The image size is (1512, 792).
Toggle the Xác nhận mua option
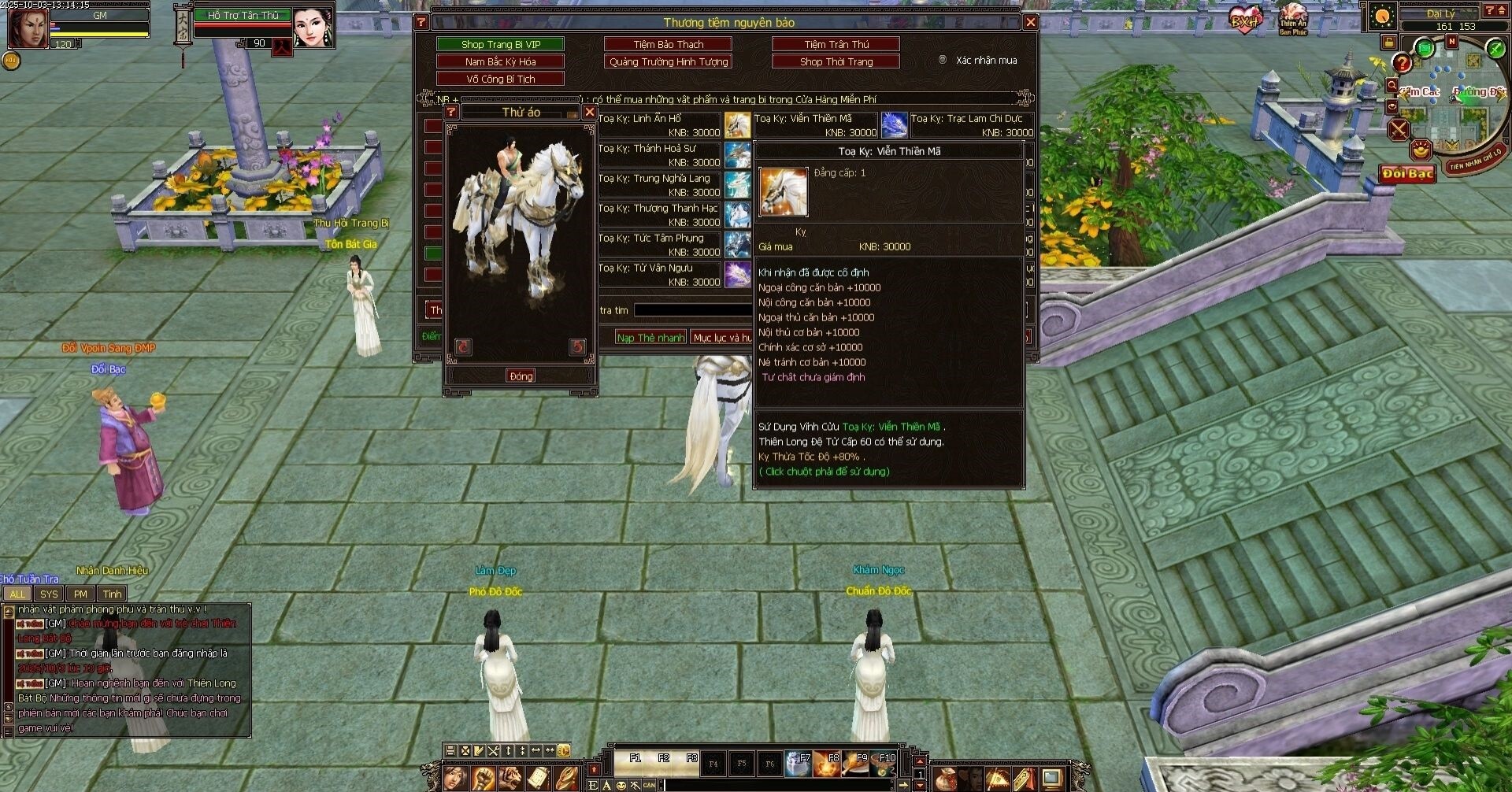point(943,60)
